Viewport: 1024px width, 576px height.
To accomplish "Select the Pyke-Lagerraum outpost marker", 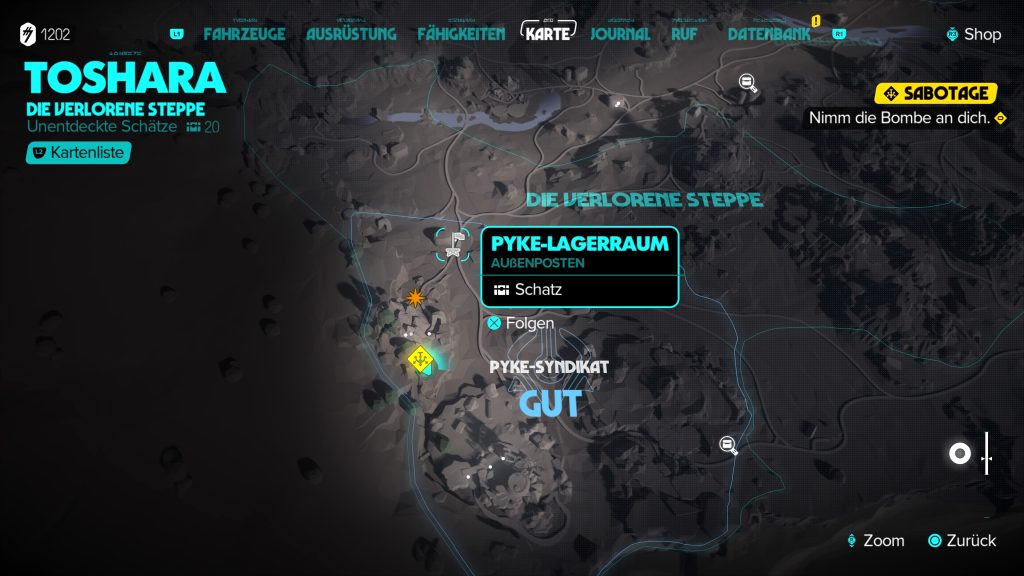I will (455, 243).
